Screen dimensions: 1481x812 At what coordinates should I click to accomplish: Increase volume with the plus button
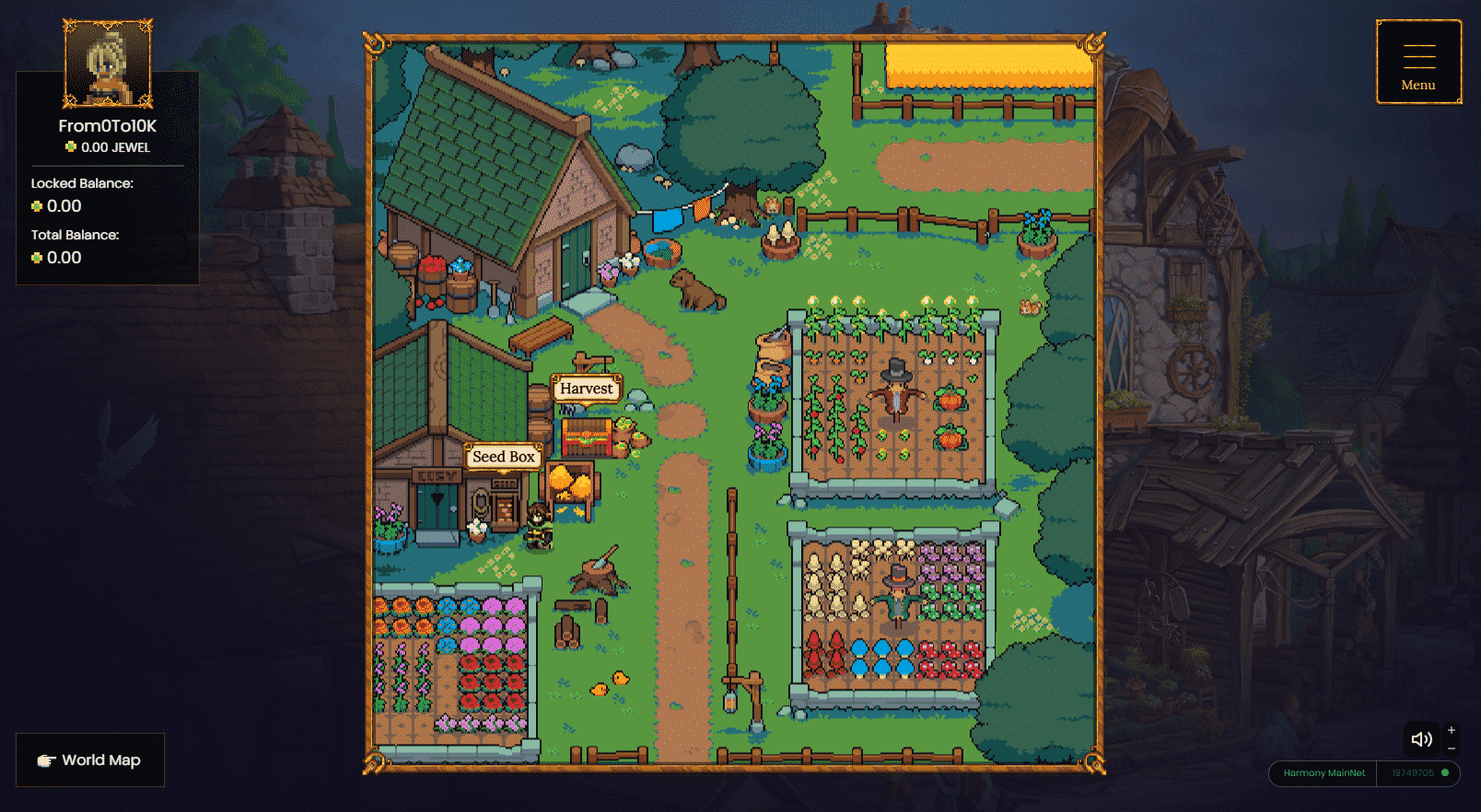pyautogui.click(x=1452, y=730)
